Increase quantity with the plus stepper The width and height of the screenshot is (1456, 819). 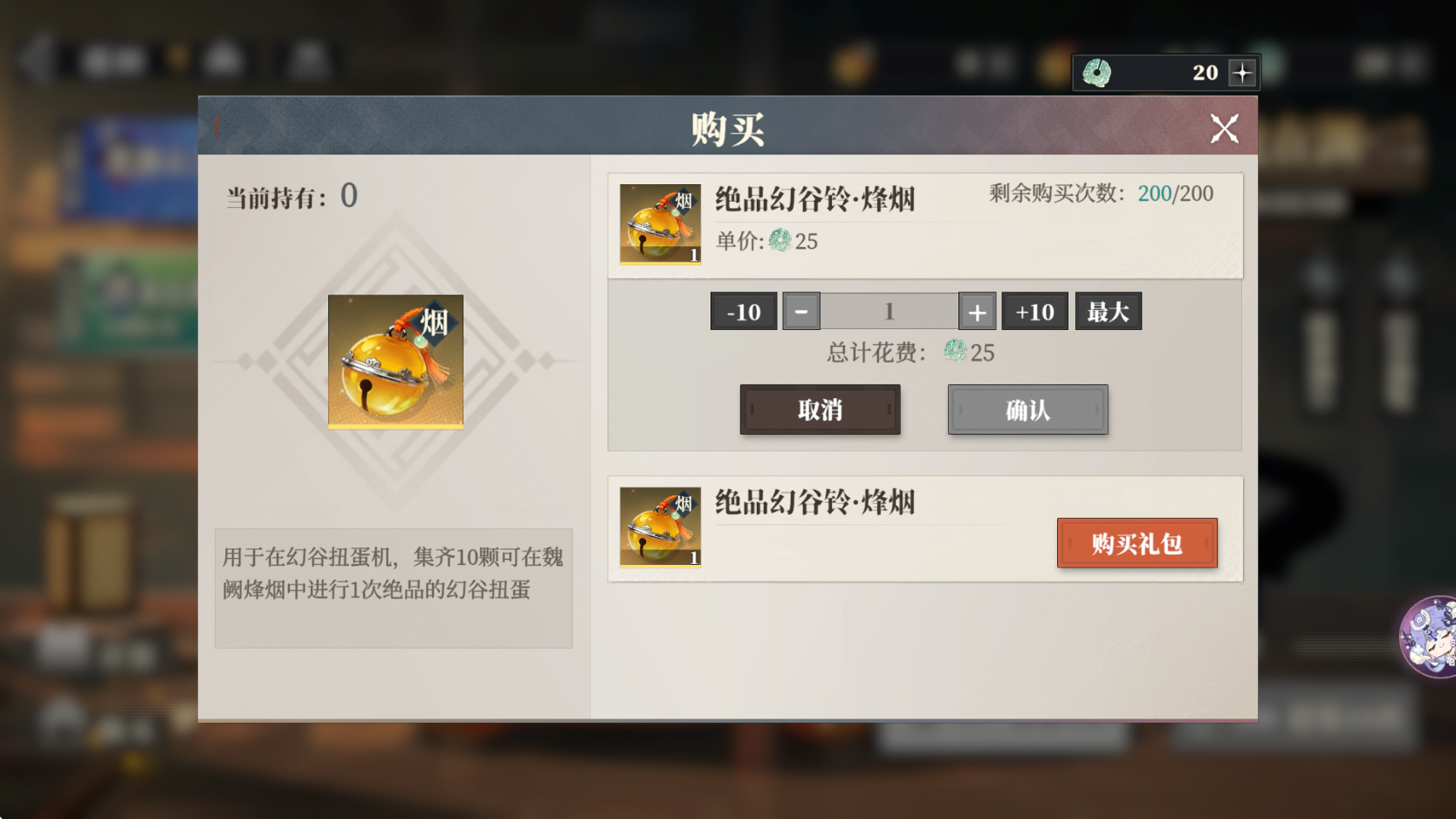pos(977,311)
